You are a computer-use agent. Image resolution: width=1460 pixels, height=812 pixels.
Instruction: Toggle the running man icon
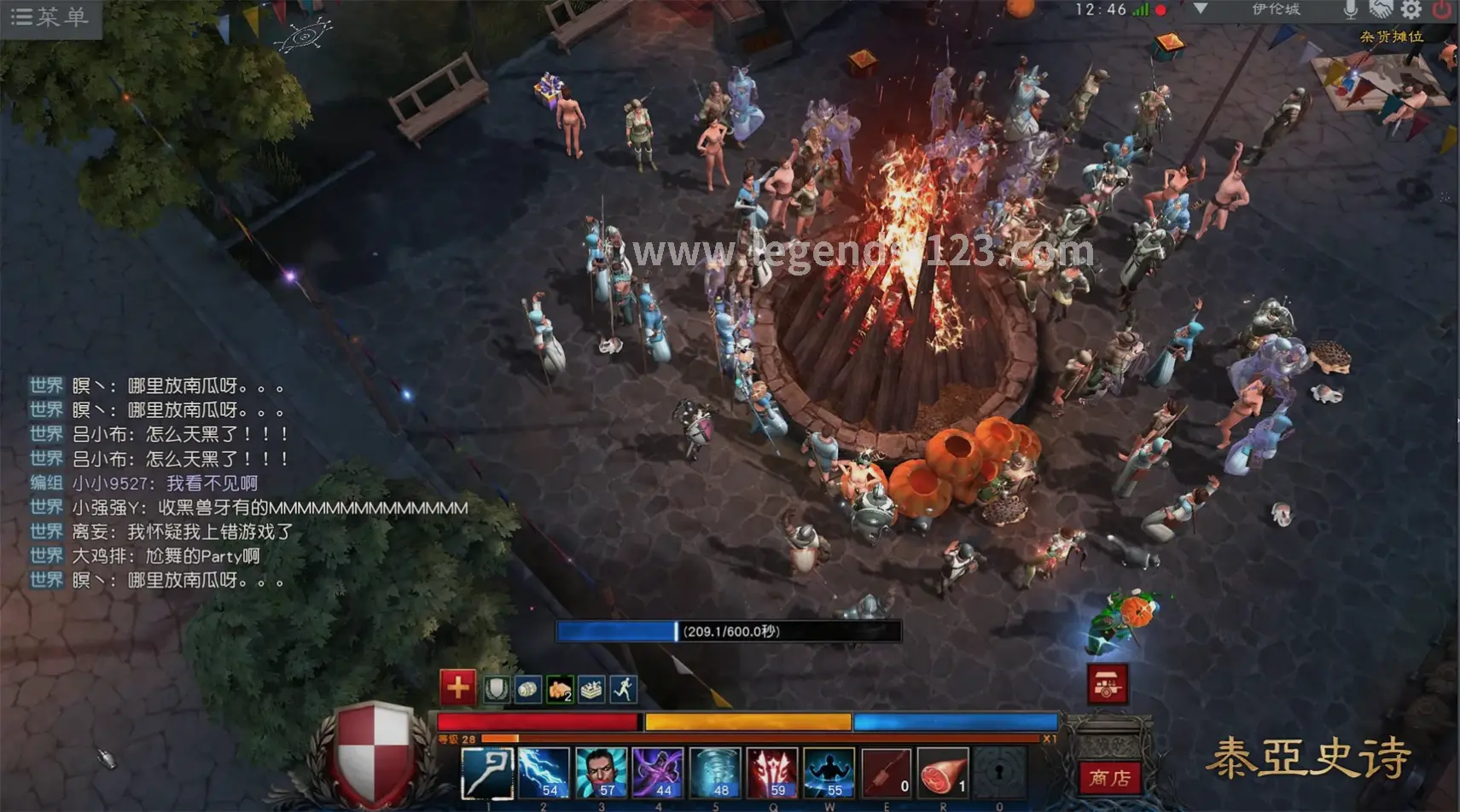[x=624, y=689]
